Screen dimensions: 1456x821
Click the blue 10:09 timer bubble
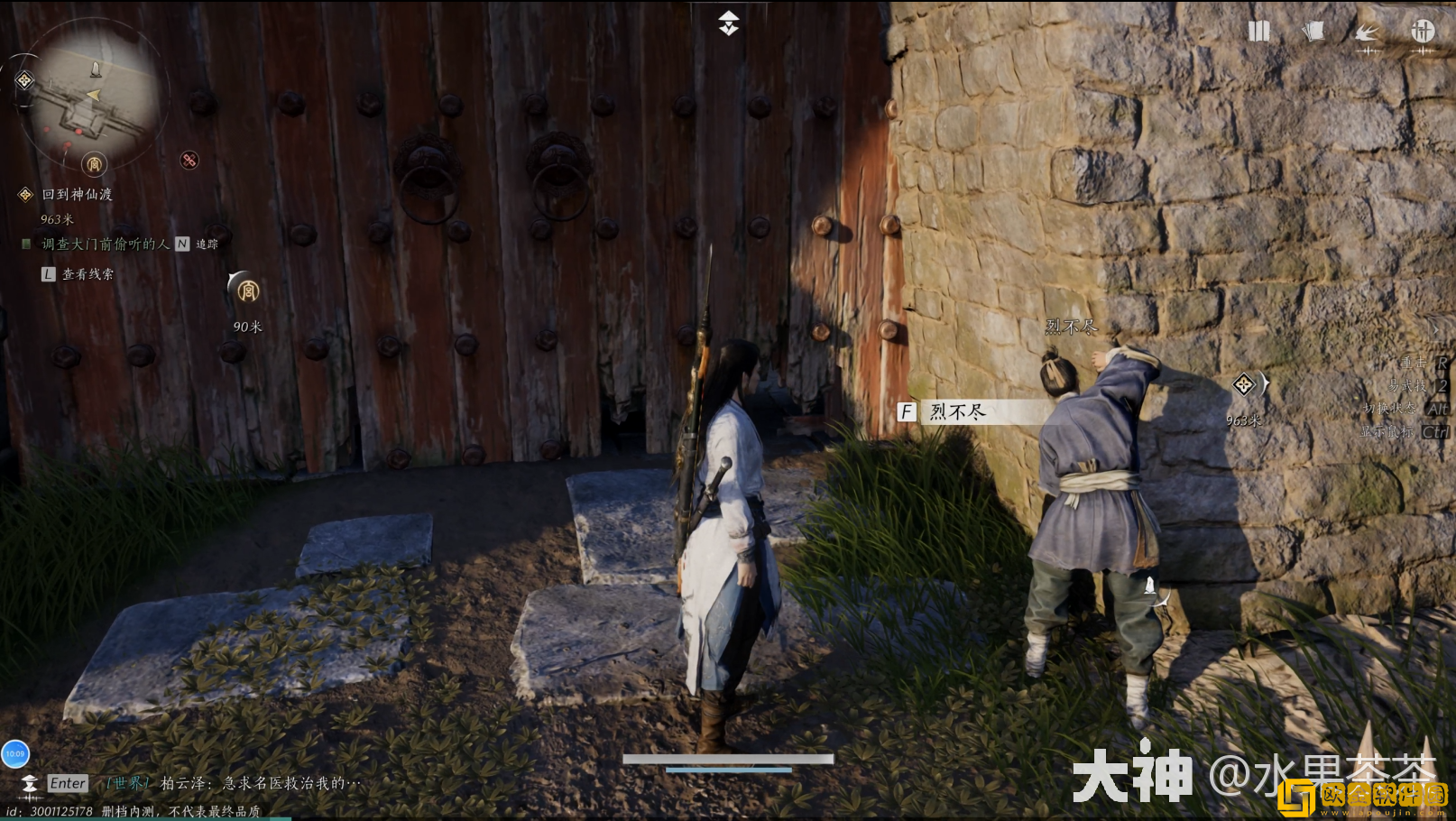15,753
